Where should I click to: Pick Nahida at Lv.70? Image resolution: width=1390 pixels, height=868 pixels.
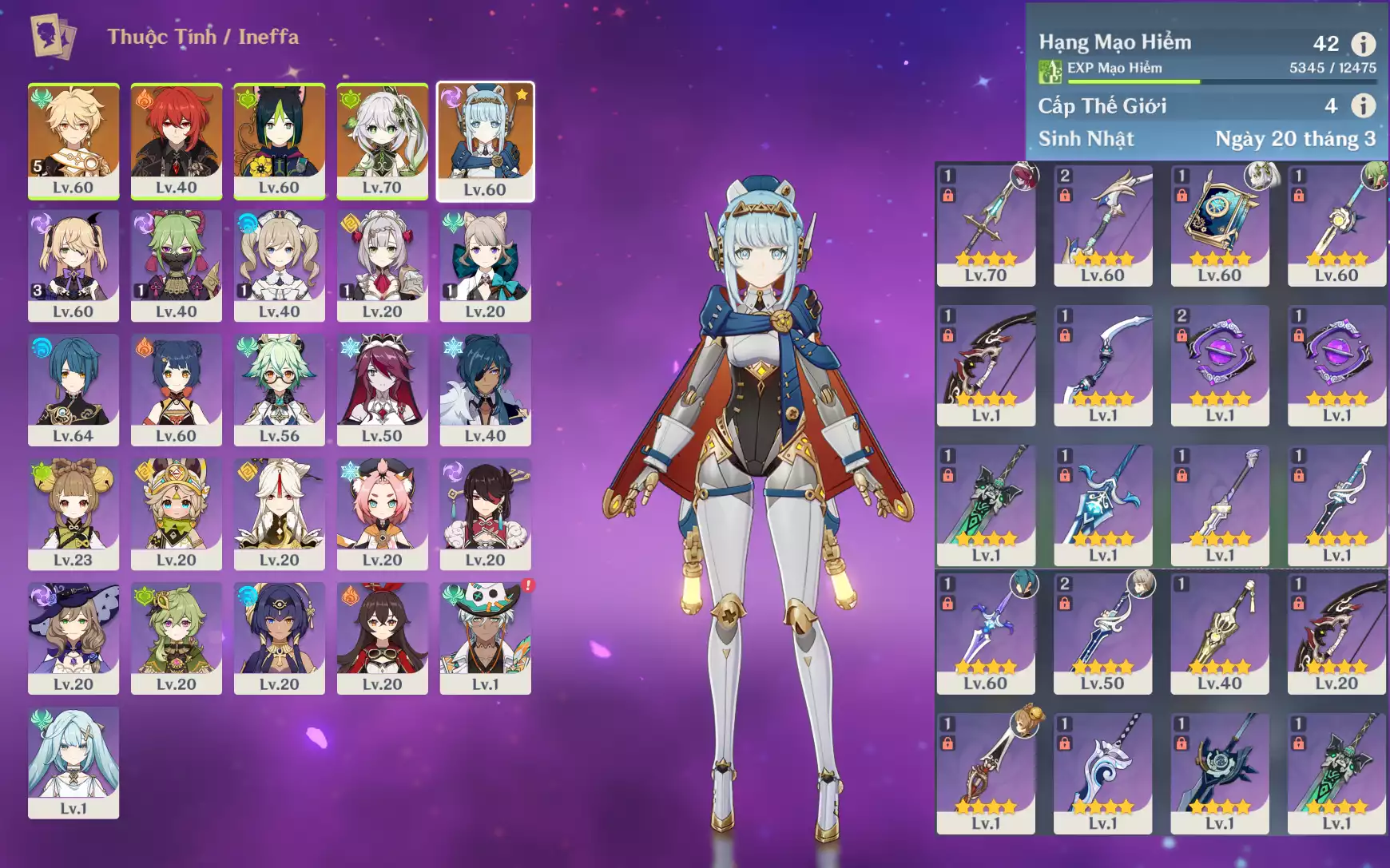pos(382,141)
